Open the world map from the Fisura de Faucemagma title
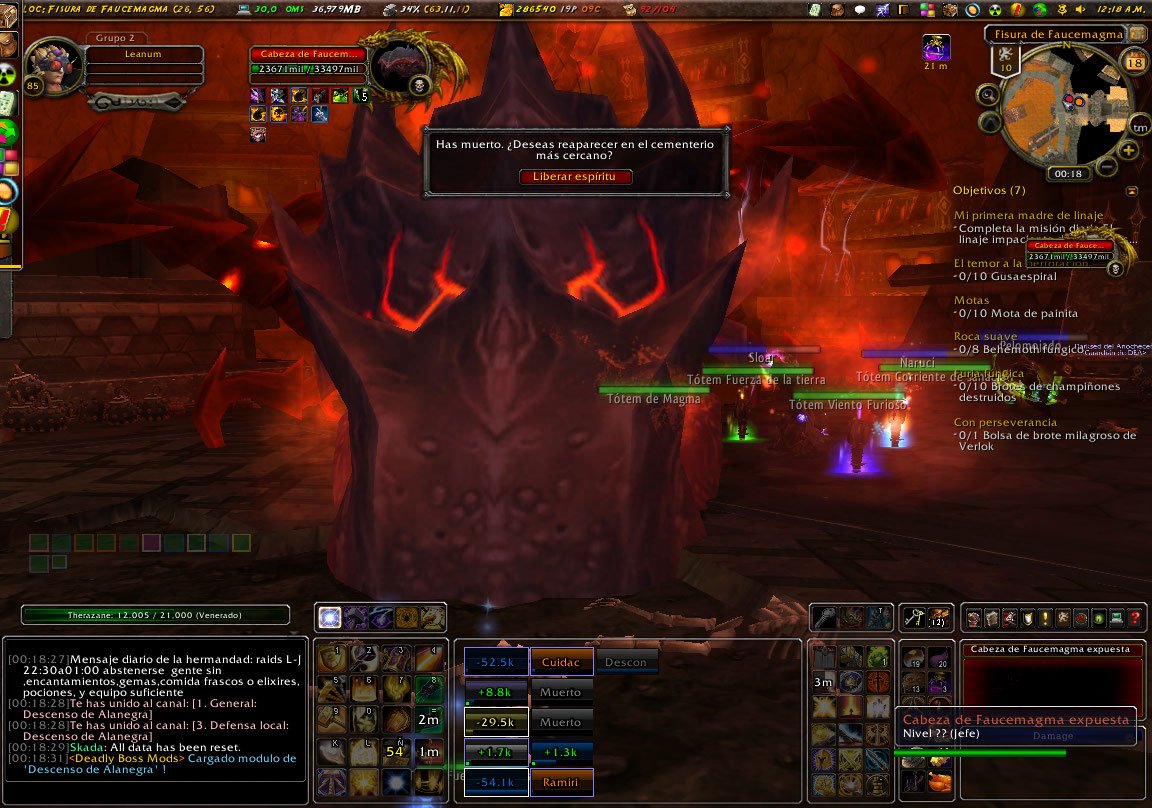Viewport: 1152px width, 808px height. [1056, 35]
